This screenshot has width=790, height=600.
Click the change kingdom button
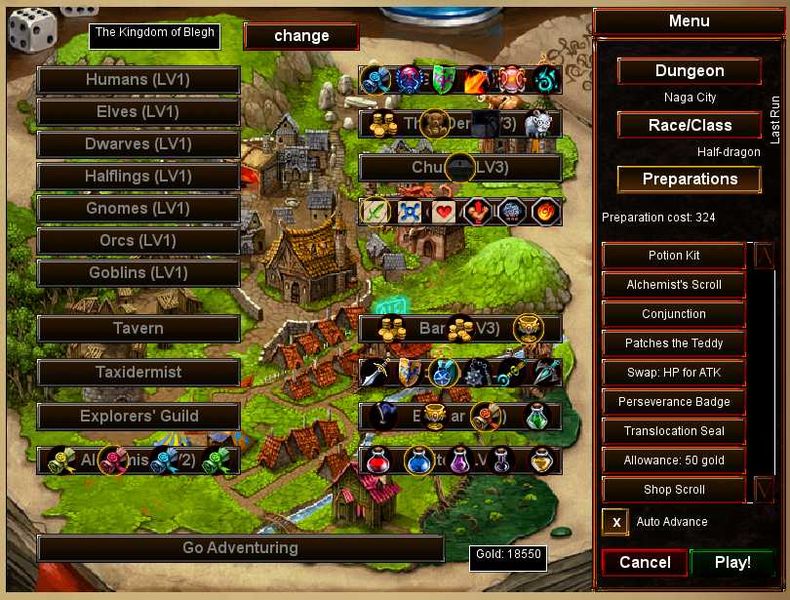click(301, 36)
